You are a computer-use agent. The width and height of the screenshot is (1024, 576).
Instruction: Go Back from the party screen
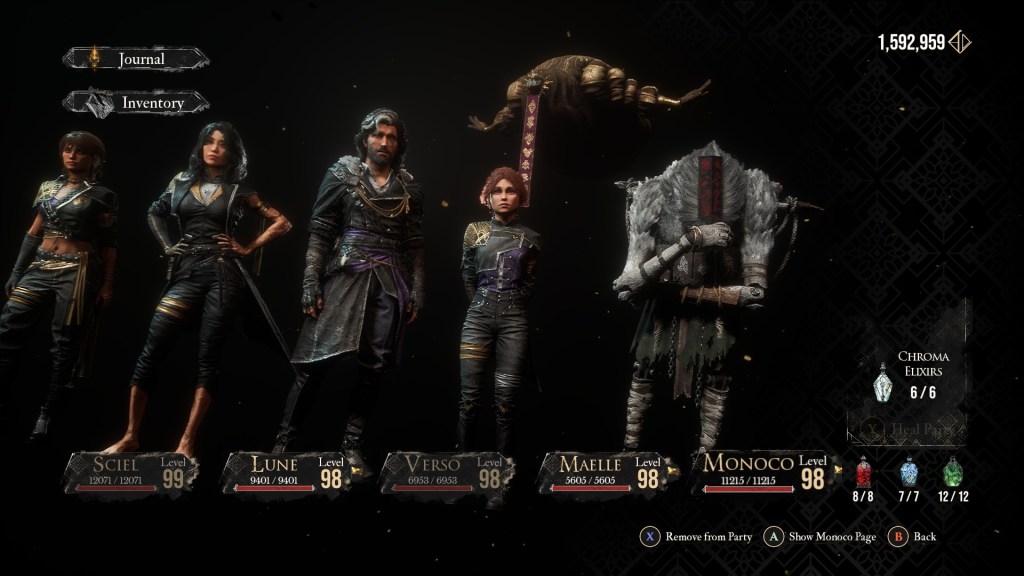coord(914,537)
